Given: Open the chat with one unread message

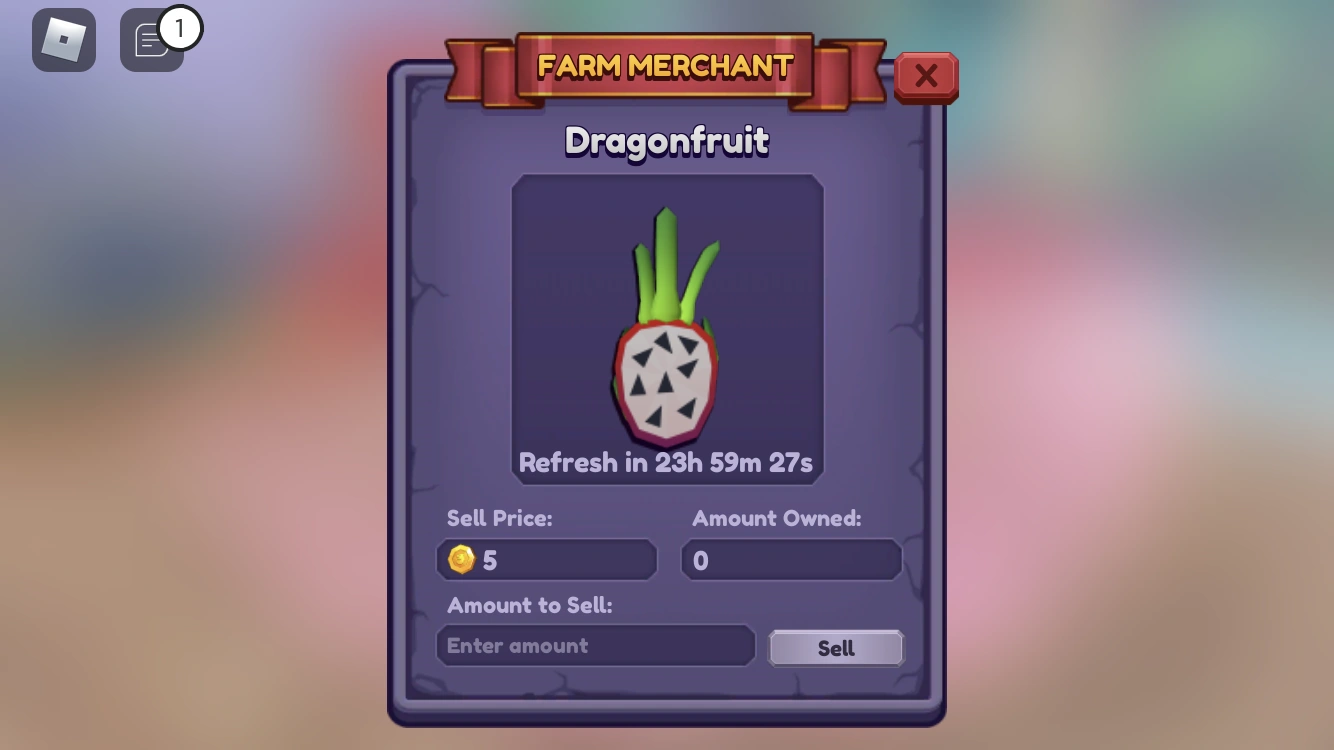Looking at the screenshot, I should click(151, 40).
